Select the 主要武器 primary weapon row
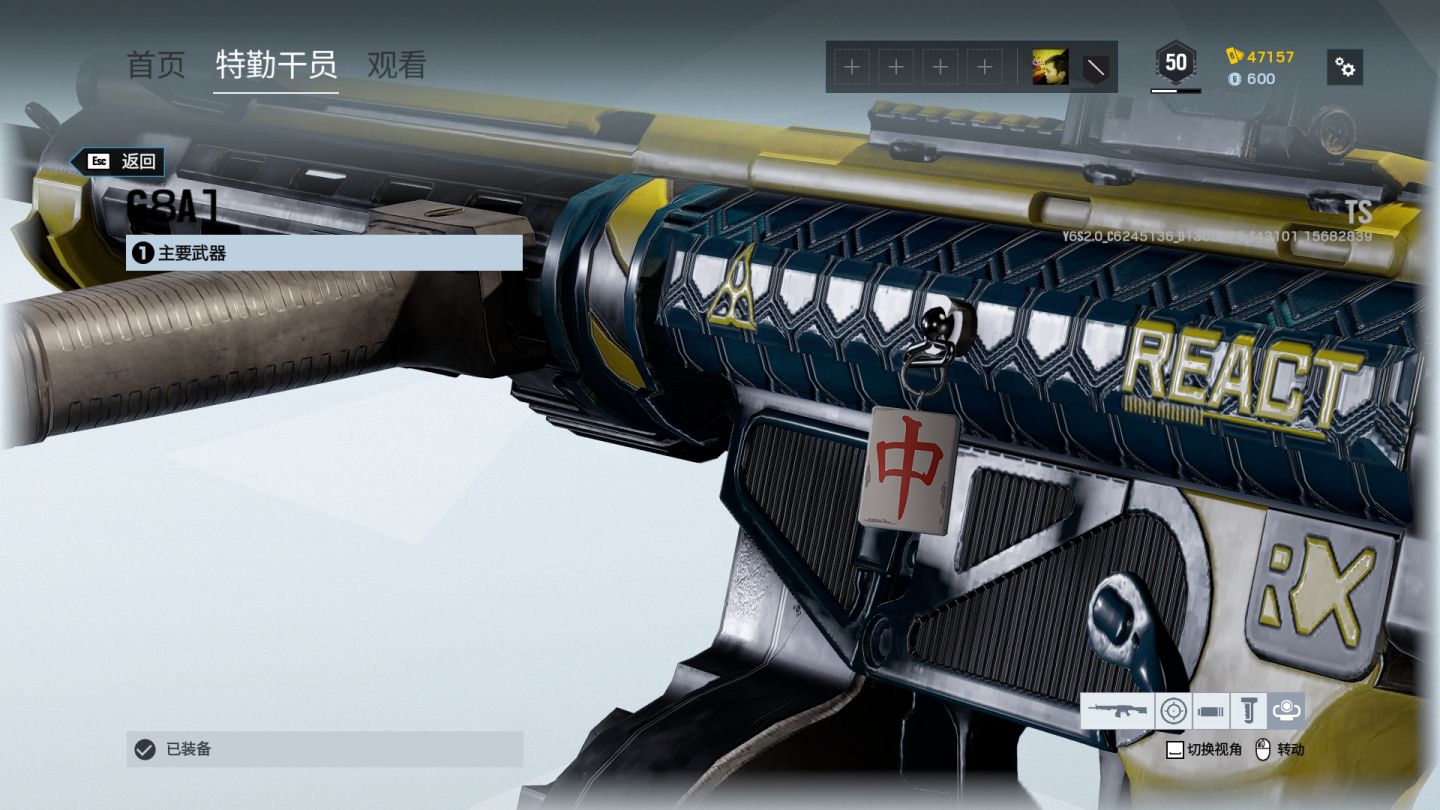 (324, 253)
